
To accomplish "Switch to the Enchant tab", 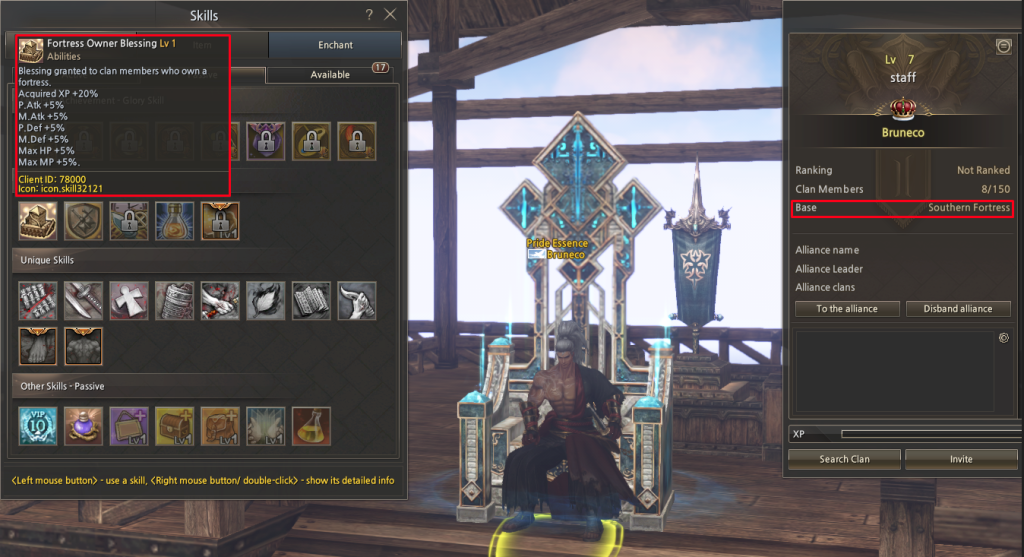I will pos(335,45).
